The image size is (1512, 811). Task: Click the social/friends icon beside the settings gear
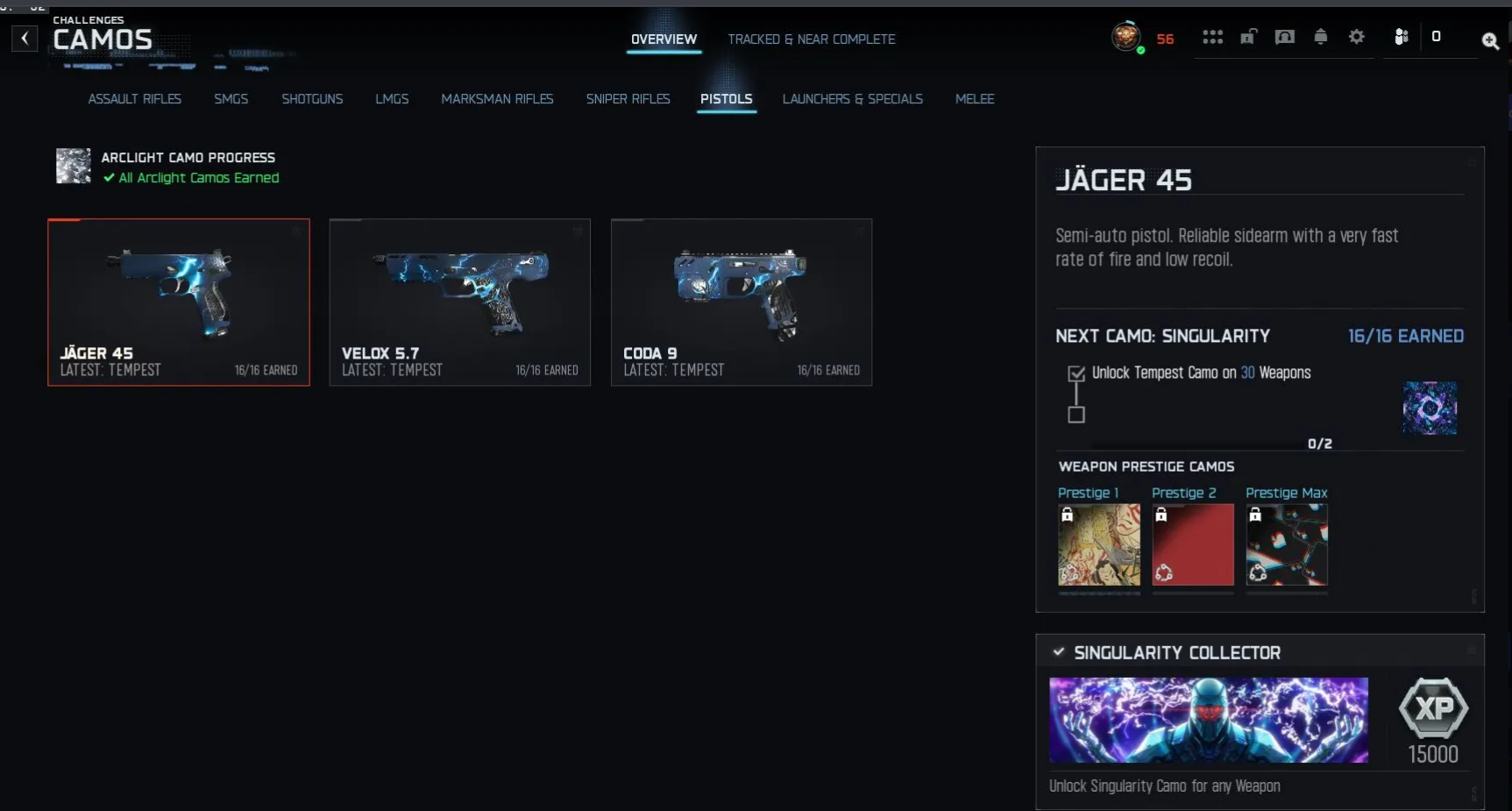point(1401,37)
